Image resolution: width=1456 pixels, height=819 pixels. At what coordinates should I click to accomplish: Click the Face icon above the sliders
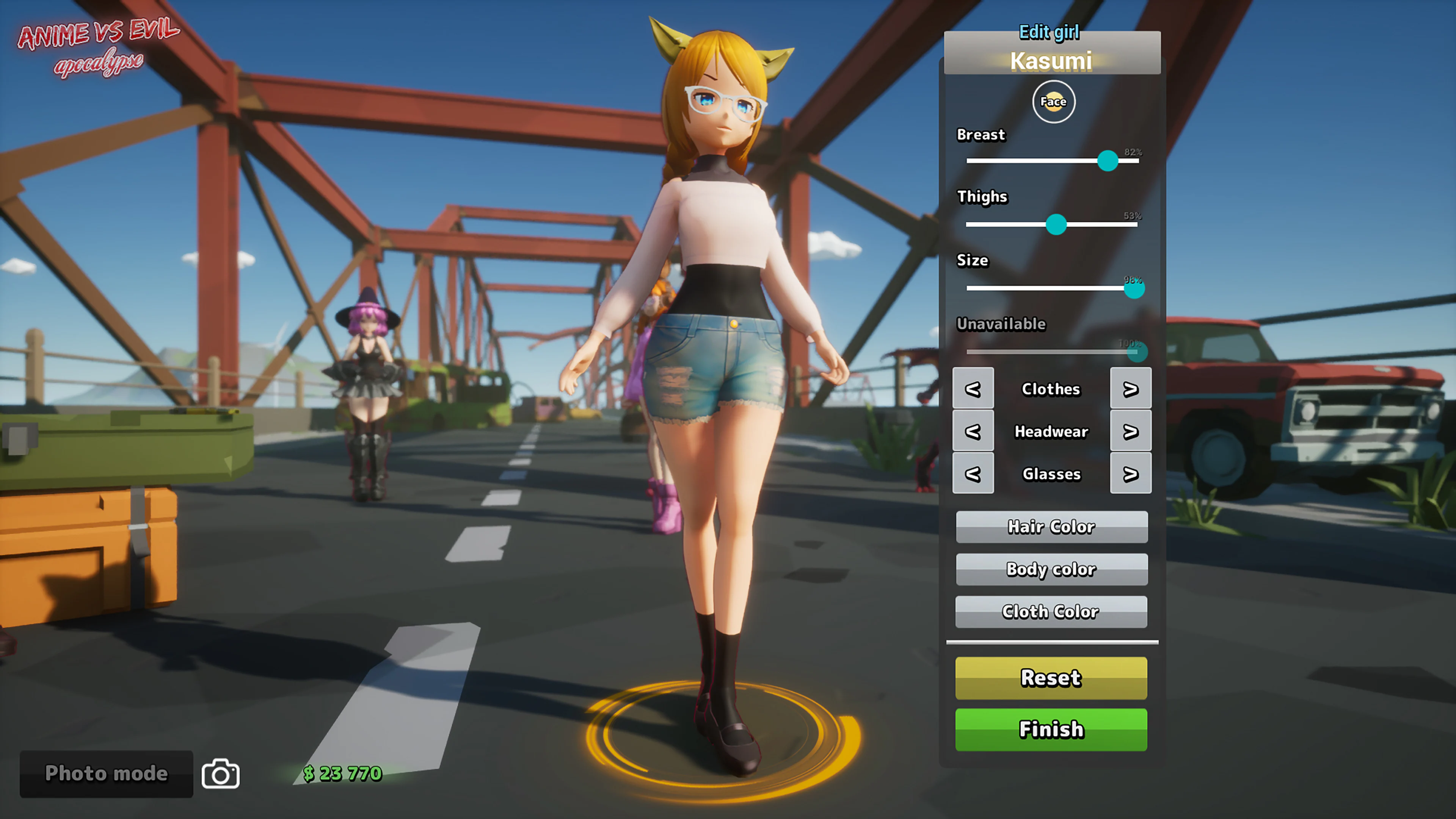(x=1053, y=102)
